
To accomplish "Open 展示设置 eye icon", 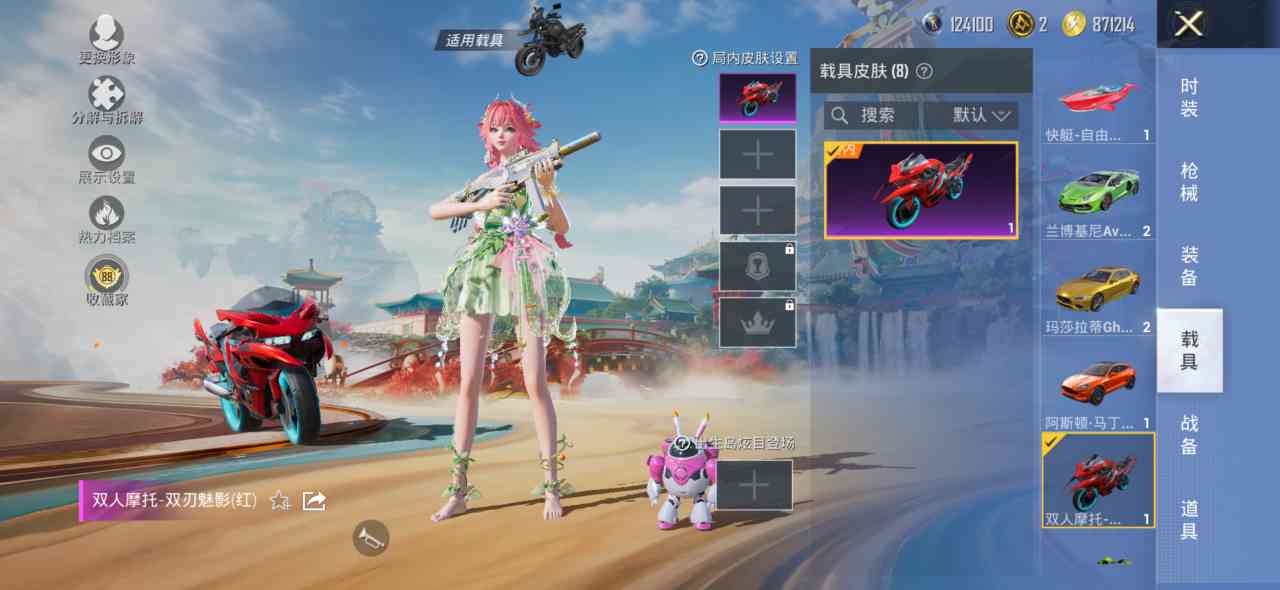I will (107, 158).
